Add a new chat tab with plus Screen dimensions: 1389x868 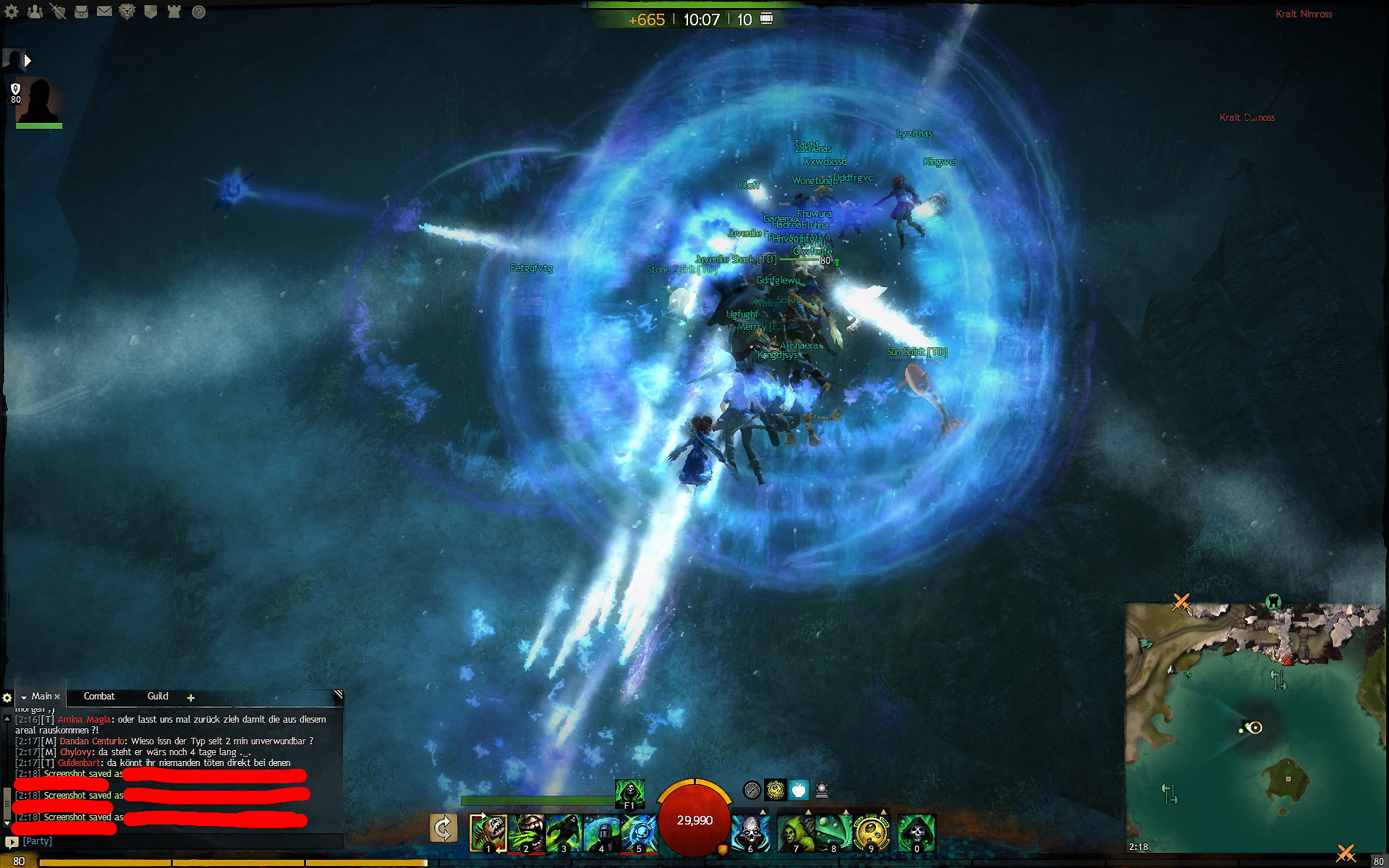click(191, 698)
